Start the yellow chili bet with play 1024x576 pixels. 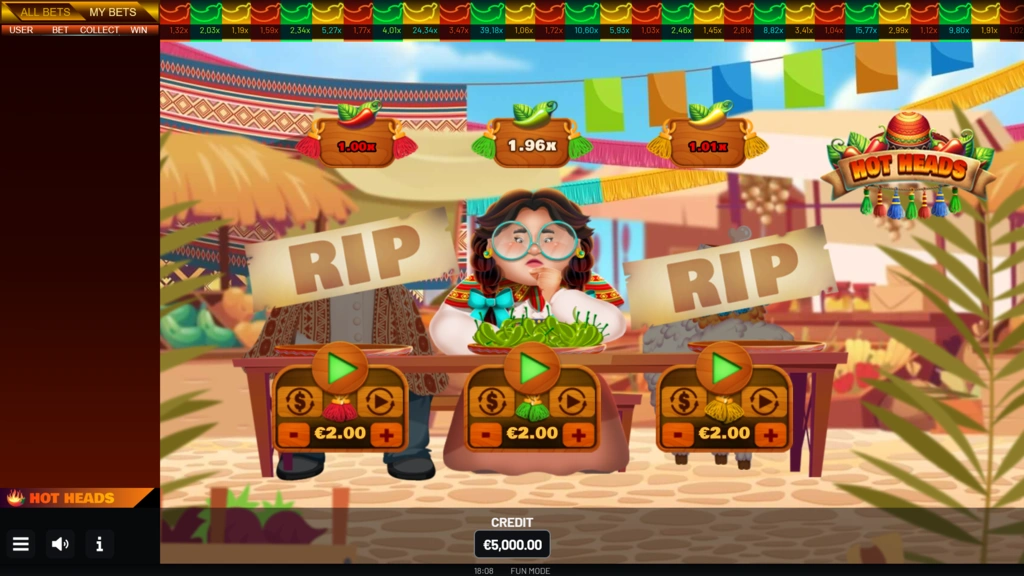click(x=724, y=368)
